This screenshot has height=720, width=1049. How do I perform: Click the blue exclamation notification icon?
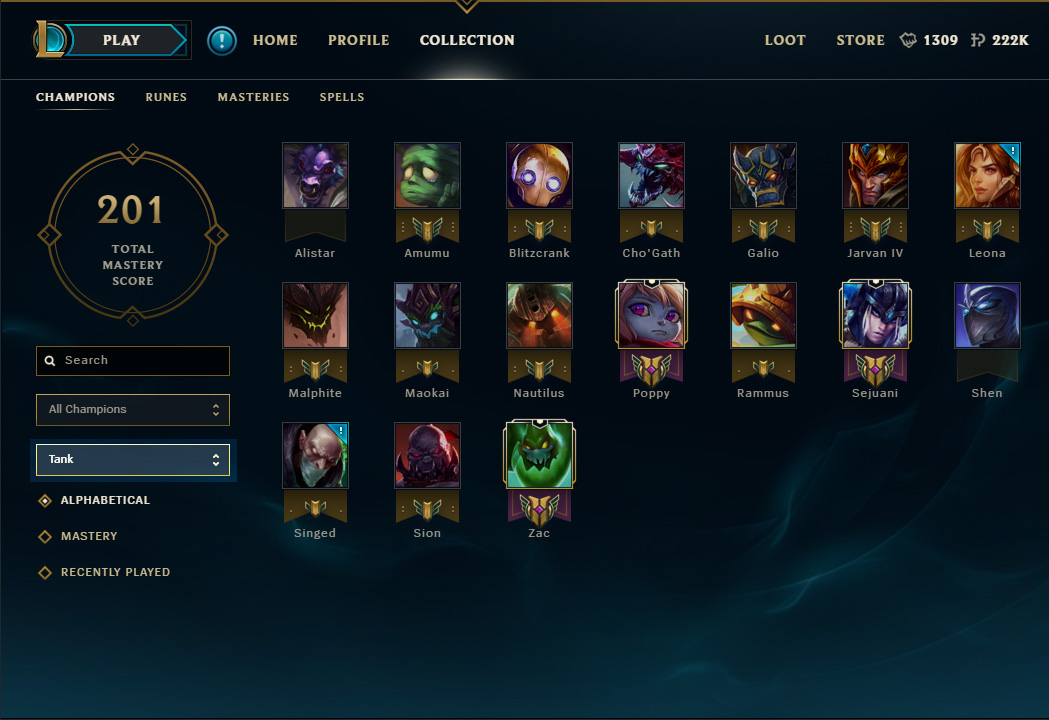[222, 40]
